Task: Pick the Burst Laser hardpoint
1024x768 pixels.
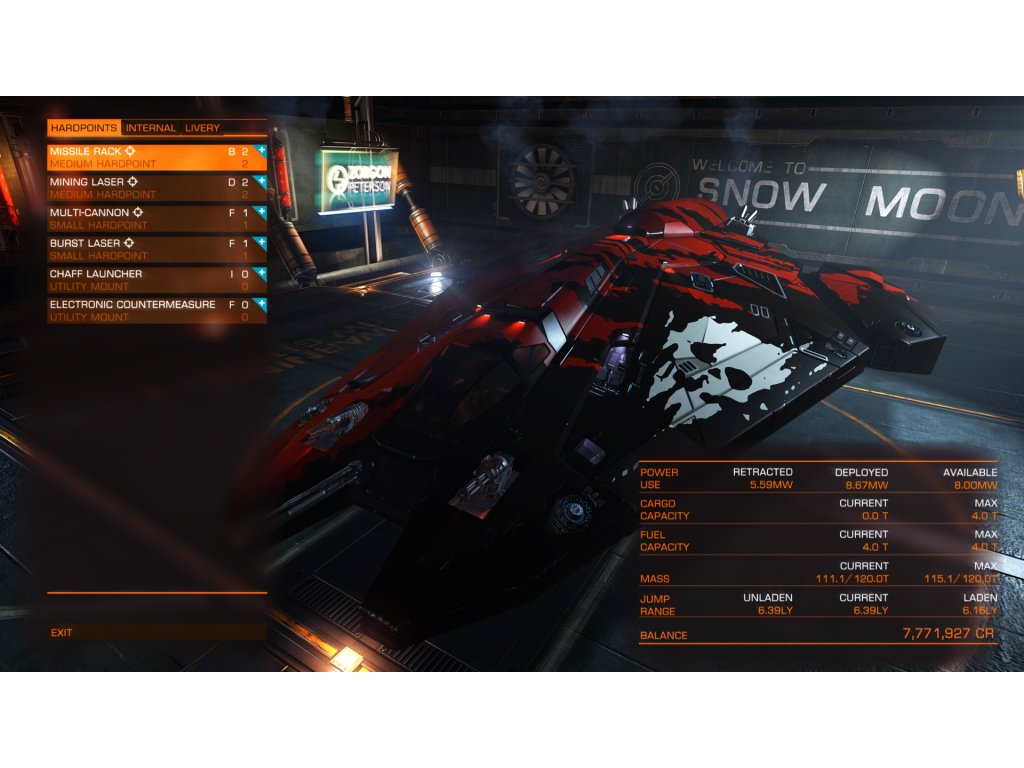Action: [x=150, y=248]
